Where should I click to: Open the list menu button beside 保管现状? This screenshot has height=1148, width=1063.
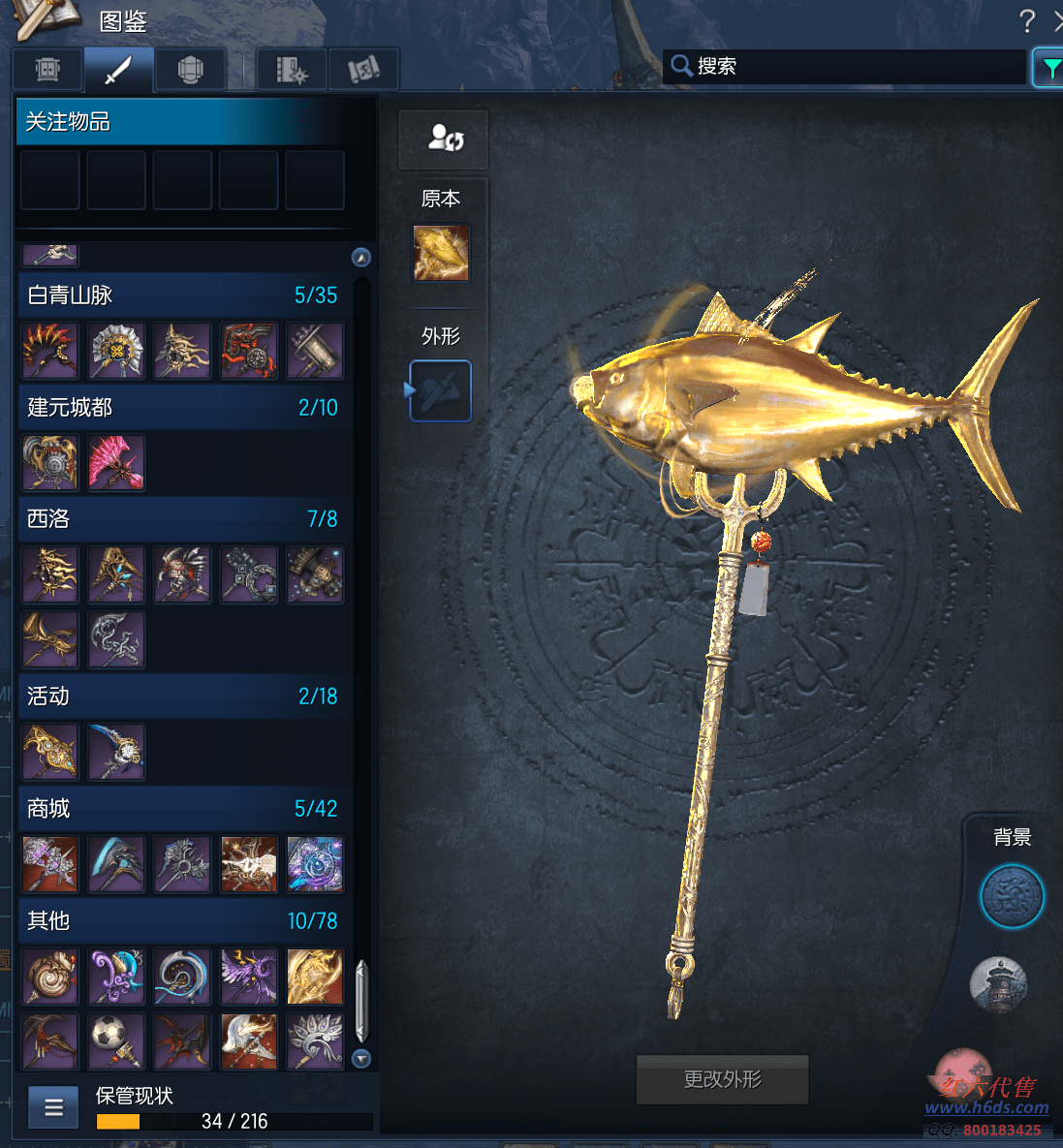click(53, 1107)
